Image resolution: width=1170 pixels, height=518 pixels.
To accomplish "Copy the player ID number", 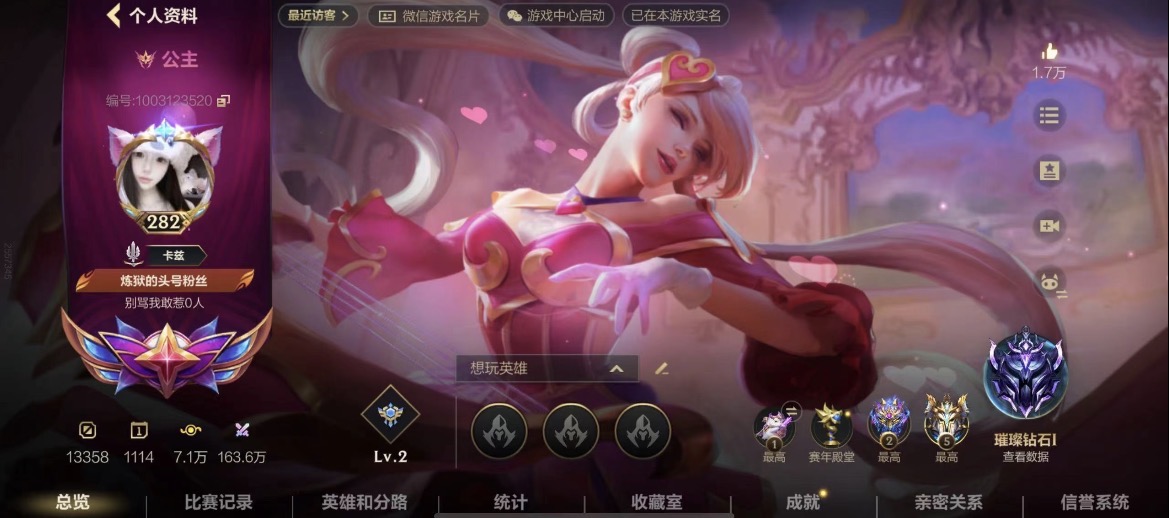I will [224, 100].
